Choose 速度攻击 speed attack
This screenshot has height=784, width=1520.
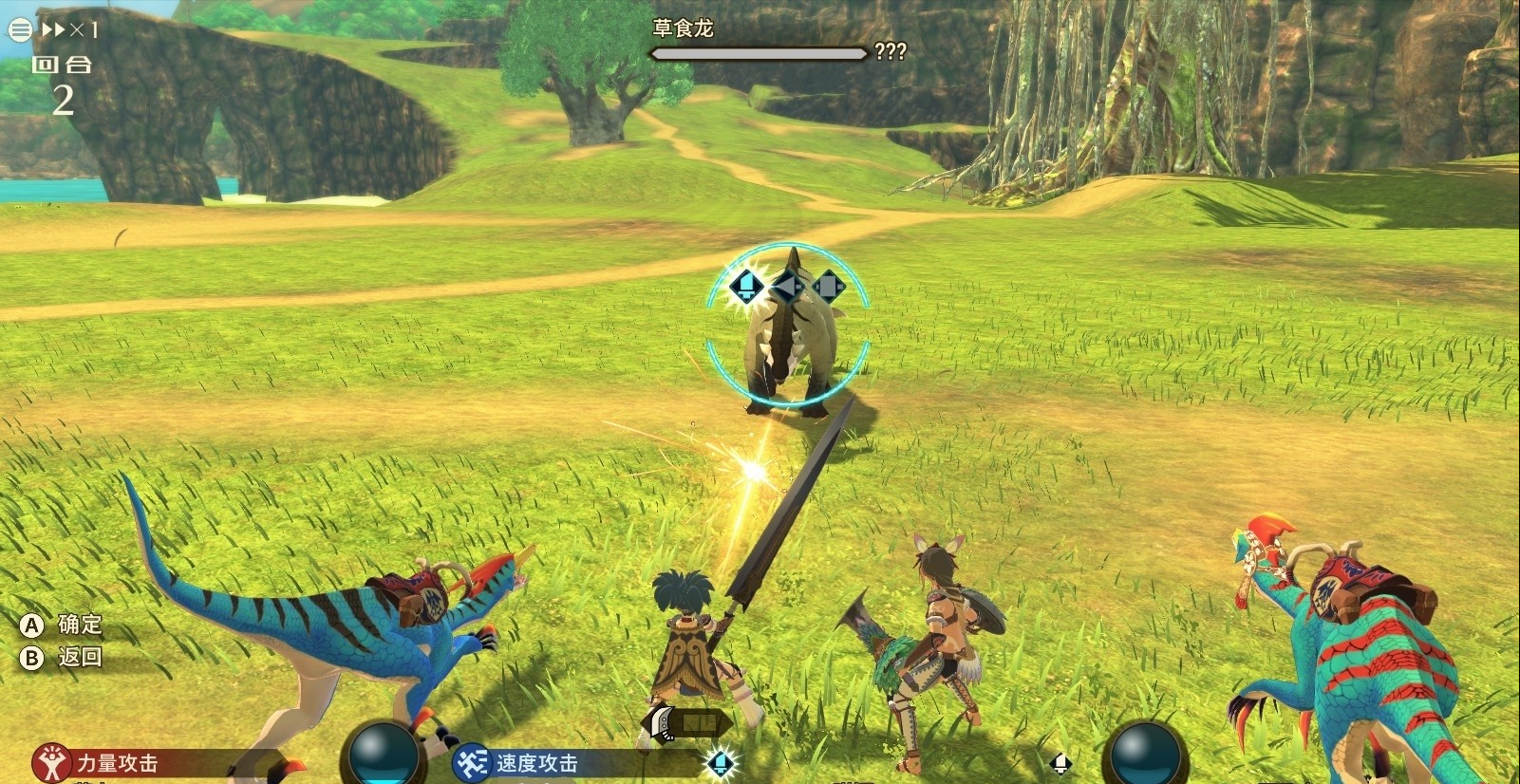pos(535,763)
